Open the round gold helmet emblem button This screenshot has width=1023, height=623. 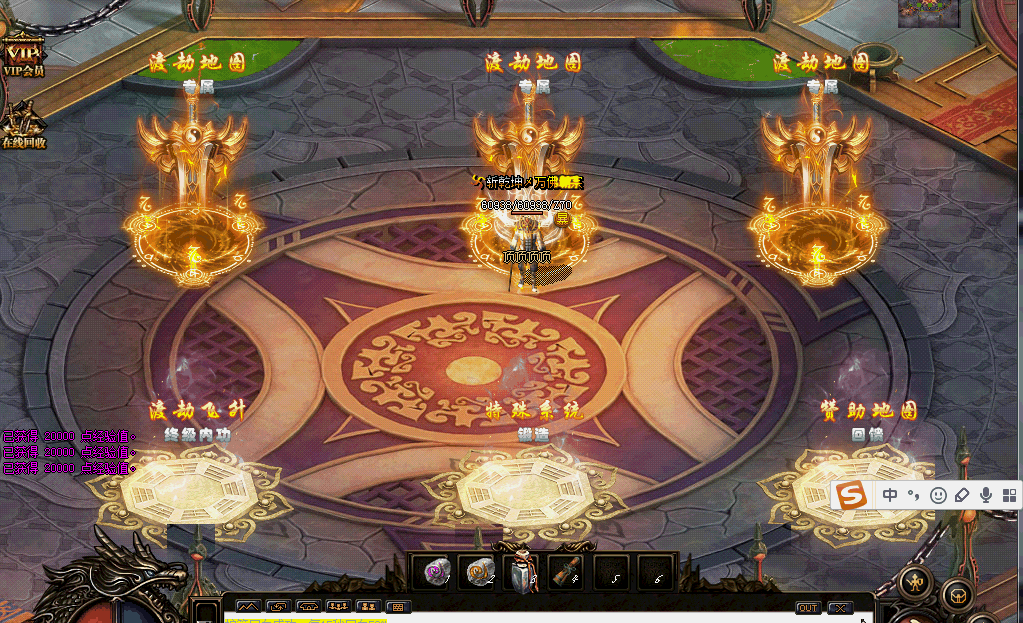coord(958,596)
